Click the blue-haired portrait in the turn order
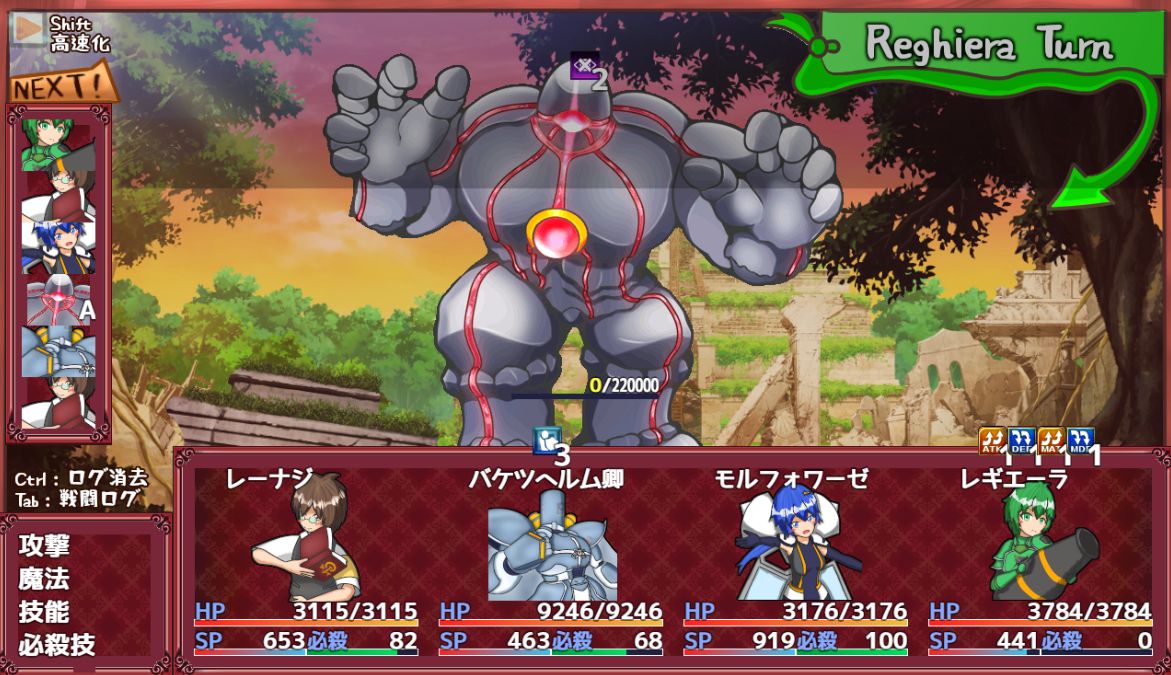The height and width of the screenshot is (675, 1171). click(58, 247)
